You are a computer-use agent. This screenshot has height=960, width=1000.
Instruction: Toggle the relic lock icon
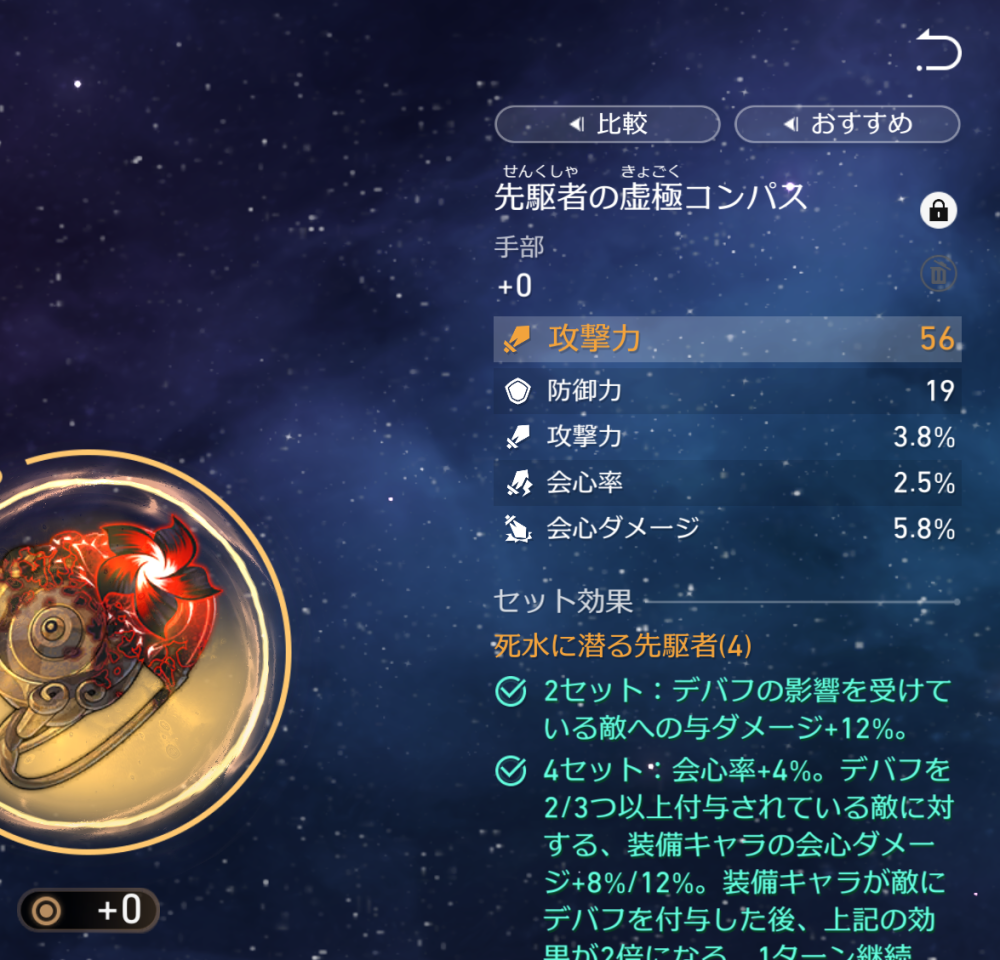tap(938, 211)
